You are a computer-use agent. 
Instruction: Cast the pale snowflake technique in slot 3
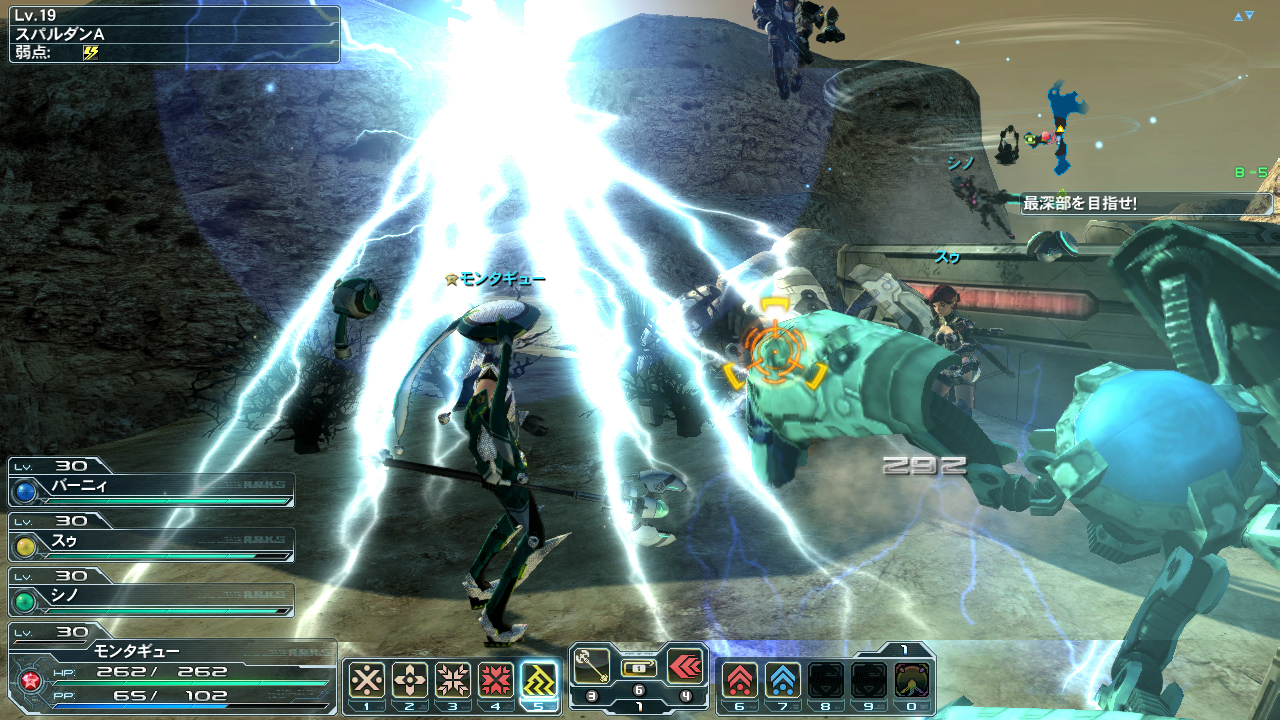[x=453, y=680]
